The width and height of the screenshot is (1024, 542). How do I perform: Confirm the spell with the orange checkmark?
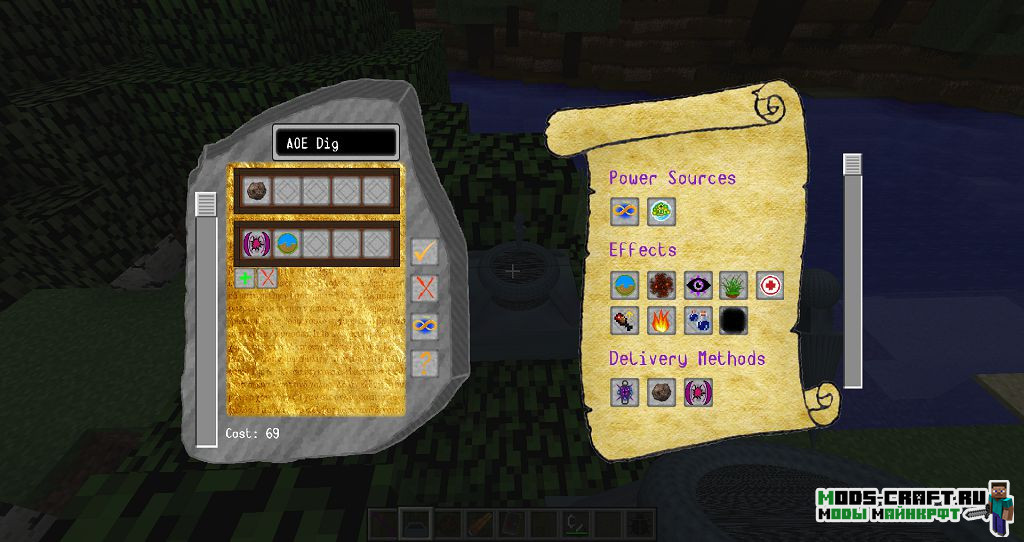click(425, 252)
